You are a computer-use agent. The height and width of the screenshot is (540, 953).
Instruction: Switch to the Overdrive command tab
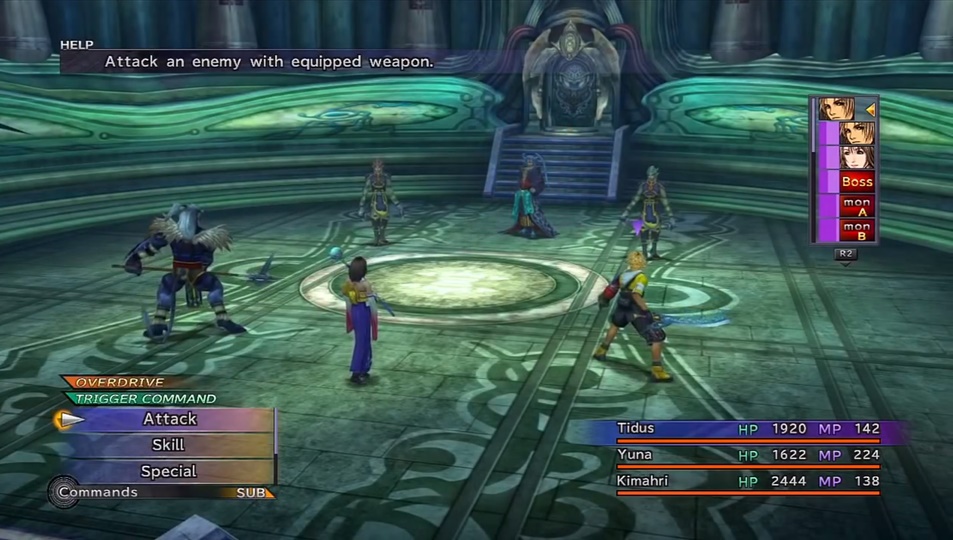point(118,382)
